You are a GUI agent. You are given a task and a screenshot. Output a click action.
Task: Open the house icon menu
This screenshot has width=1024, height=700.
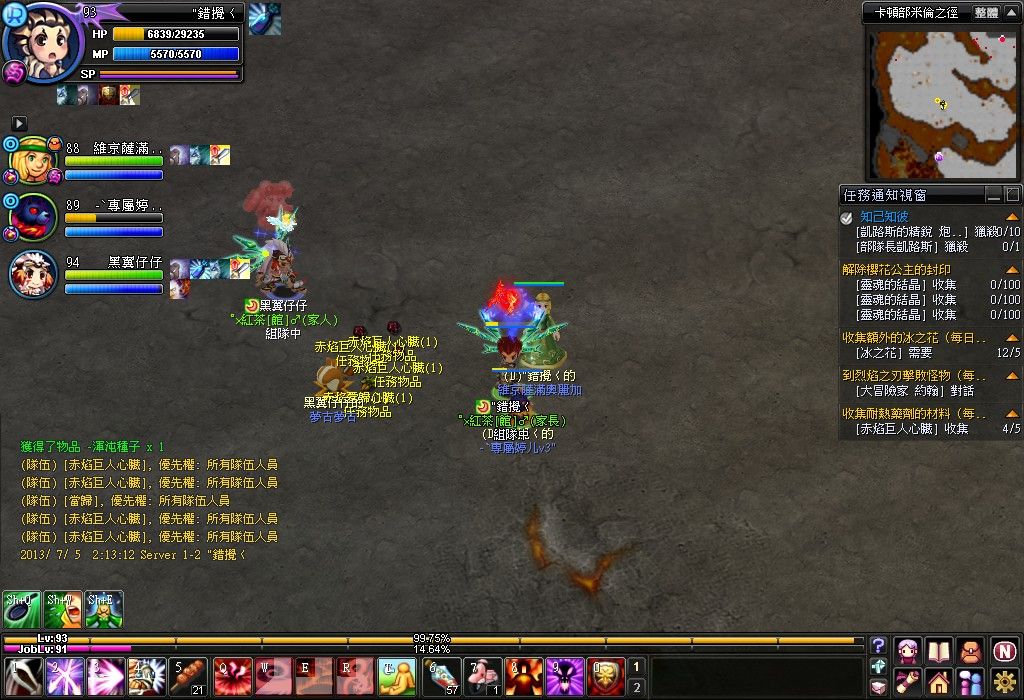tap(939, 682)
